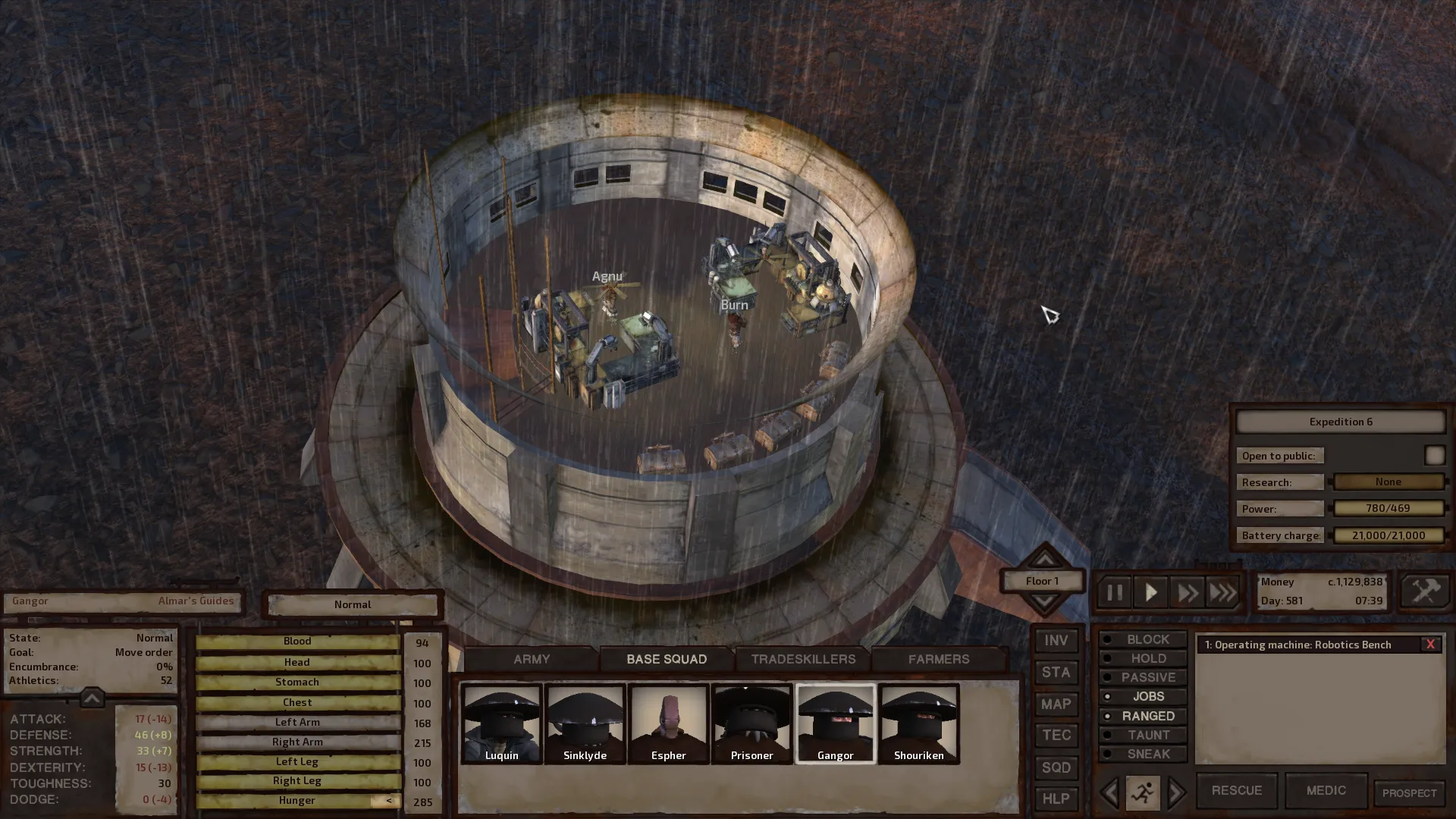The width and height of the screenshot is (1456, 819).
Task: Show the Farmers squad tab
Action: [939, 659]
